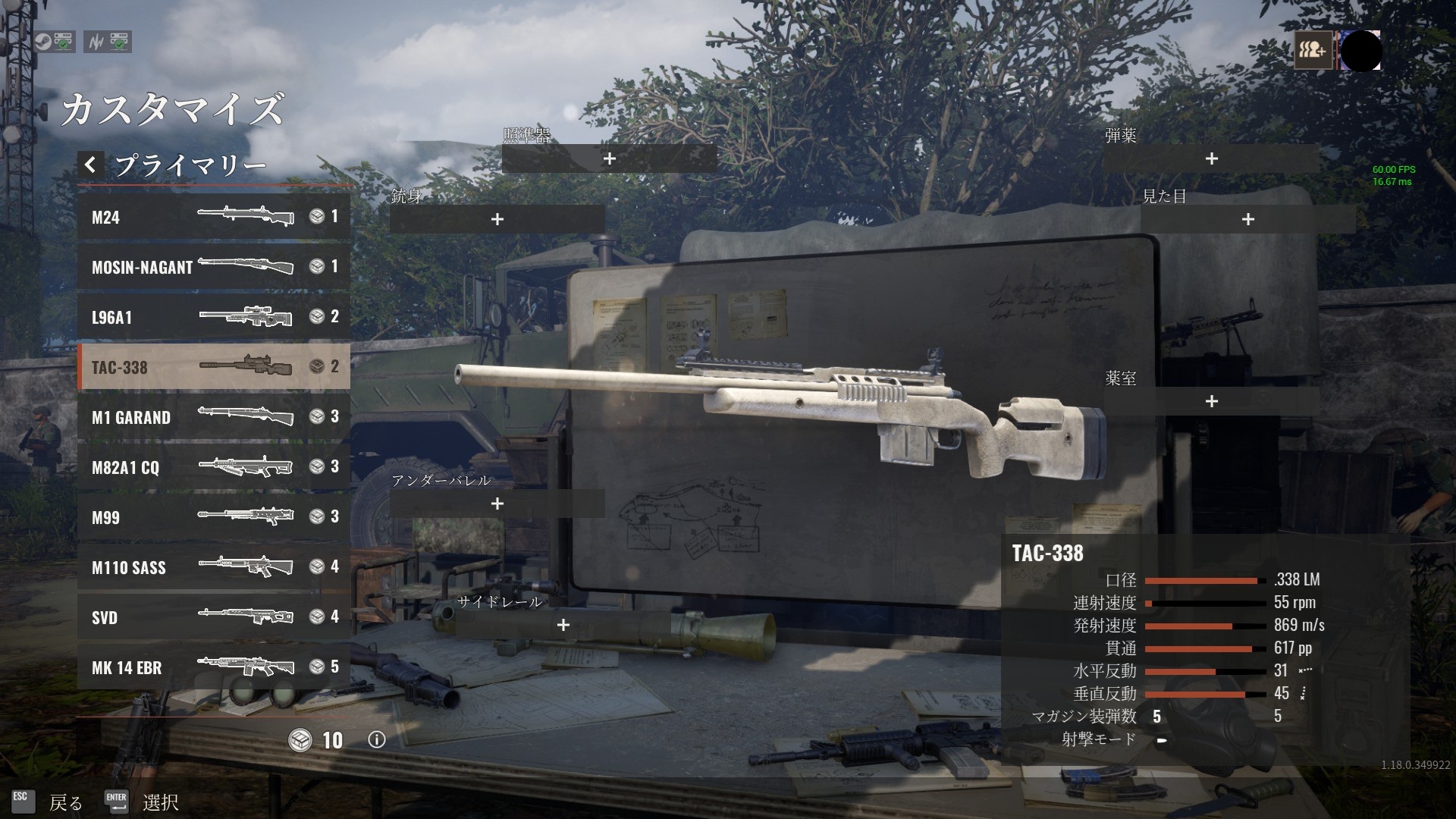1456x819 pixels.
Task: Click the crate icon beside MK 14 EBR
Action: 316,667
